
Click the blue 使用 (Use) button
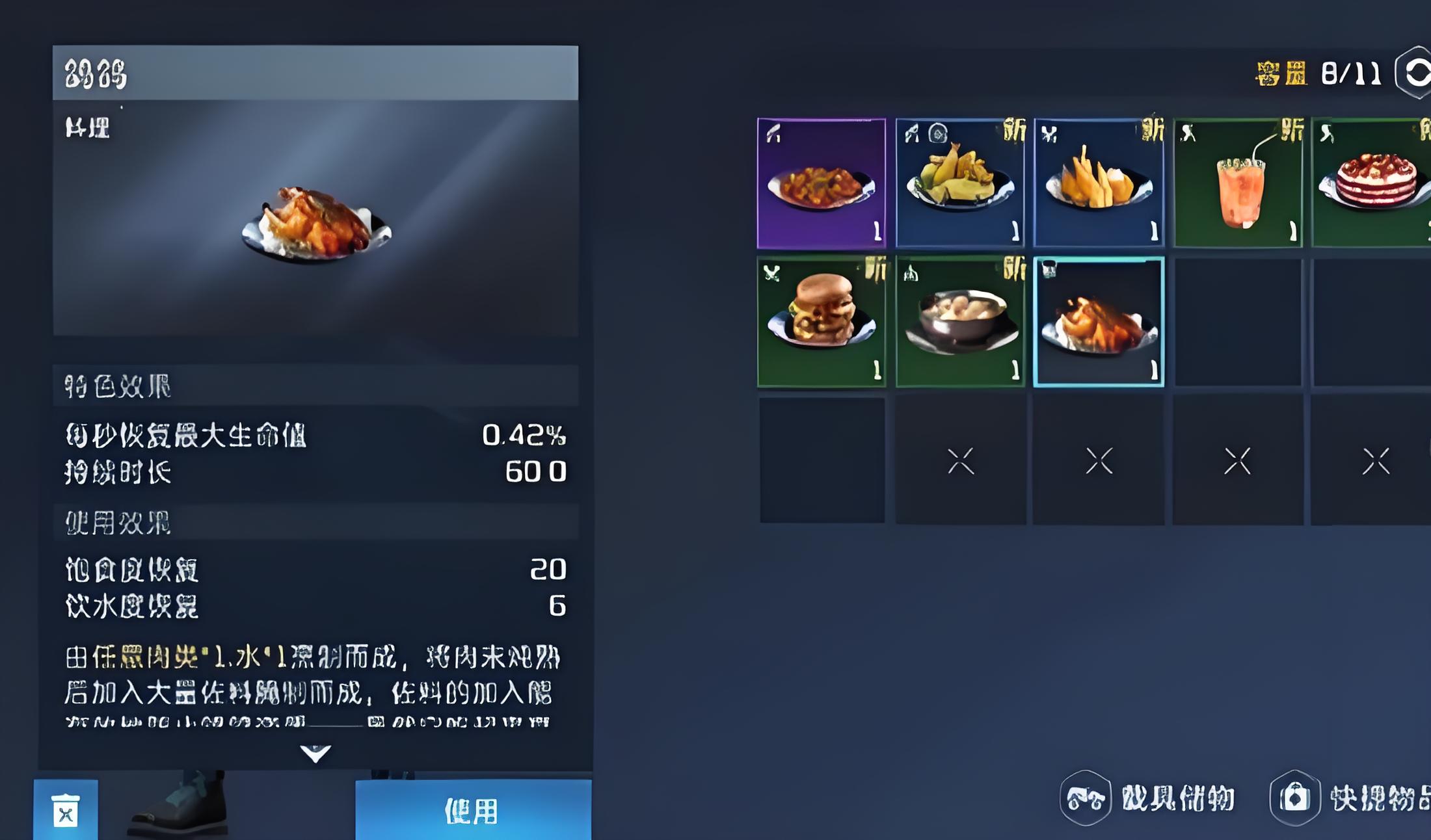pos(473,810)
